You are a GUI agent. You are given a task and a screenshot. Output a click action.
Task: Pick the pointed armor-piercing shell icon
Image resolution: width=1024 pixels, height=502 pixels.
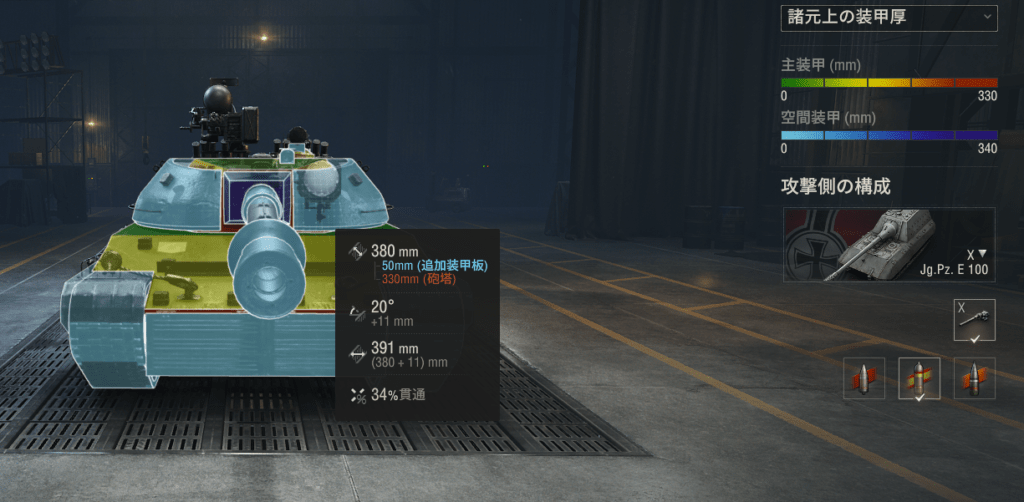pos(864,378)
